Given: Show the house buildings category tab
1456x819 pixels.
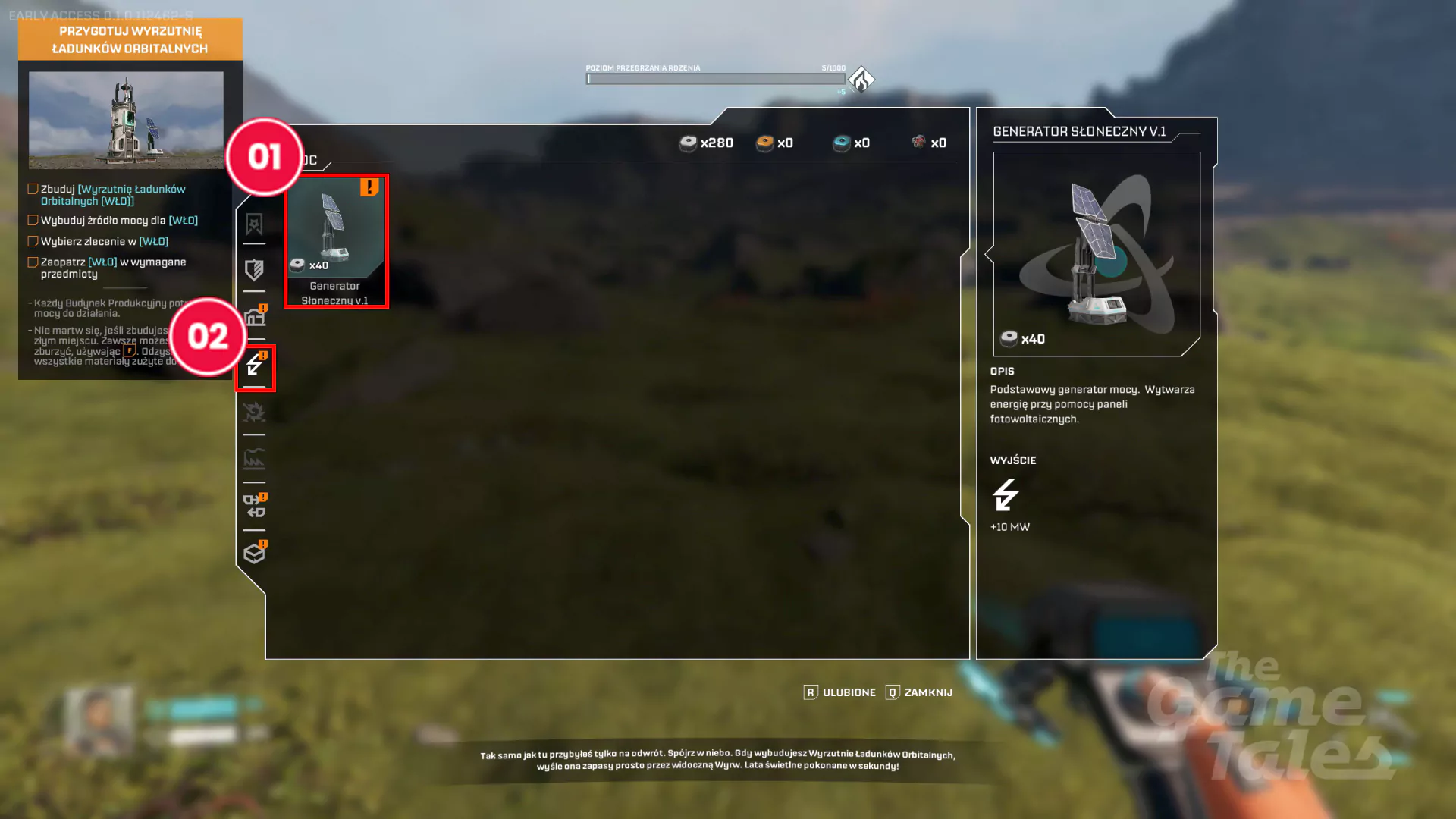Looking at the screenshot, I should point(255,318).
